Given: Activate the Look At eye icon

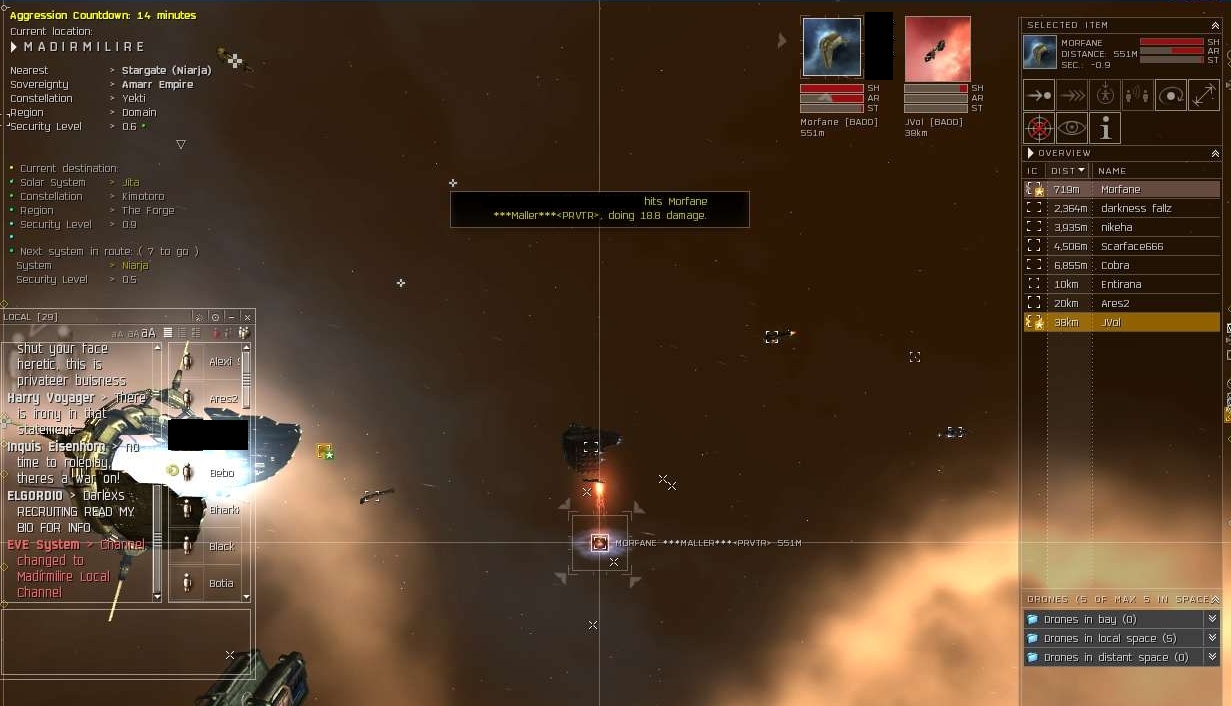Looking at the screenshot, I should [1072, 128].
